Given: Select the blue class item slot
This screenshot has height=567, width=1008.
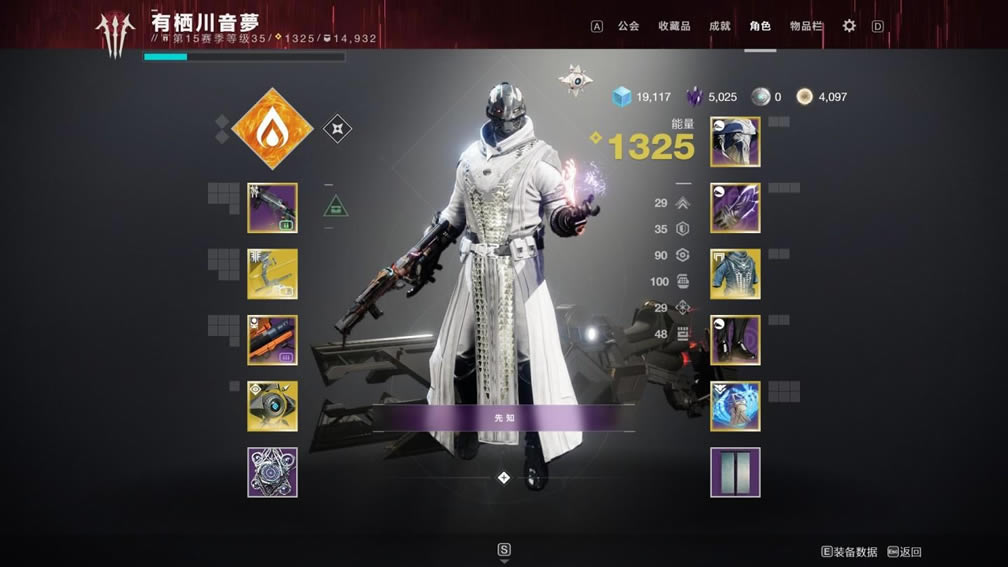Looking at the screenshot, I should tap(735, 406).
